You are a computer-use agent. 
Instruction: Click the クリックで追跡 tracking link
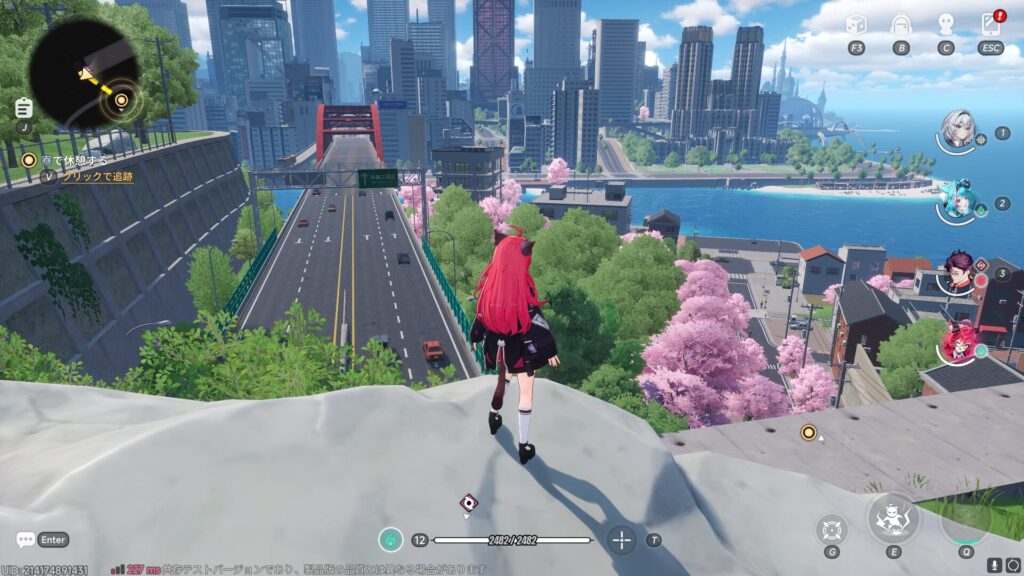click(98, 176)
